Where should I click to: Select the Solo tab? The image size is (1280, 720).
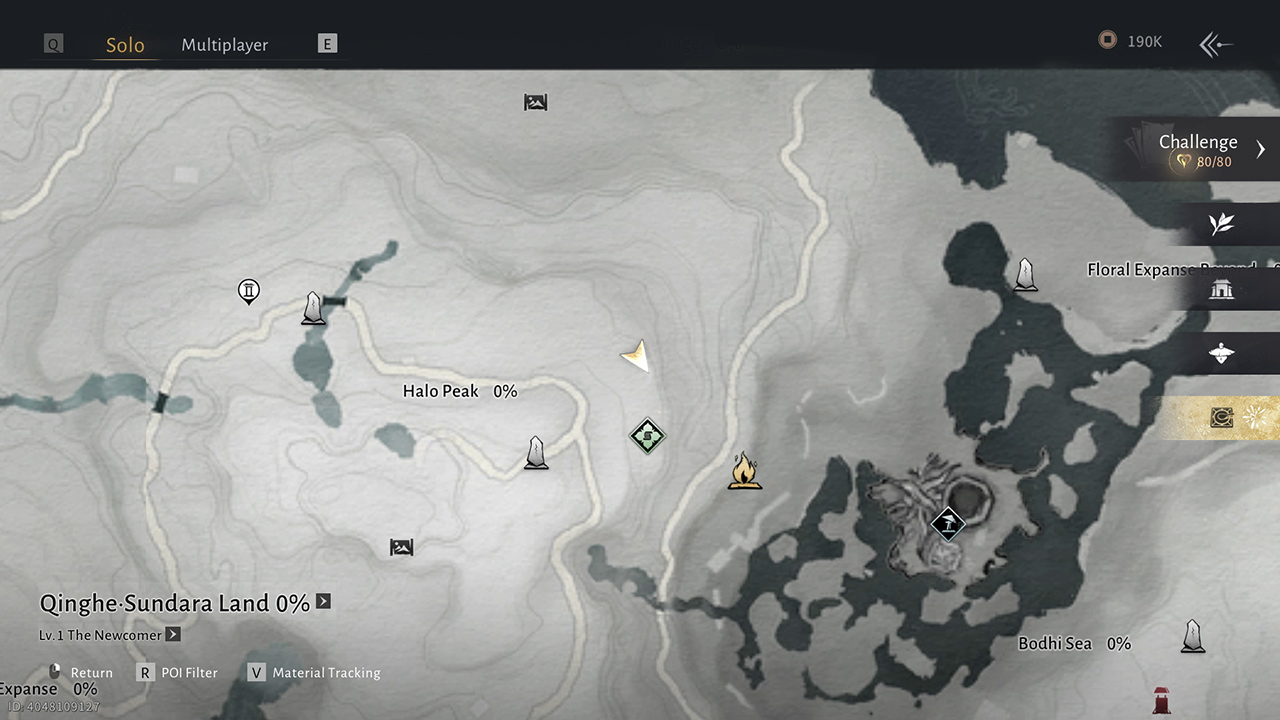[125, 45]
